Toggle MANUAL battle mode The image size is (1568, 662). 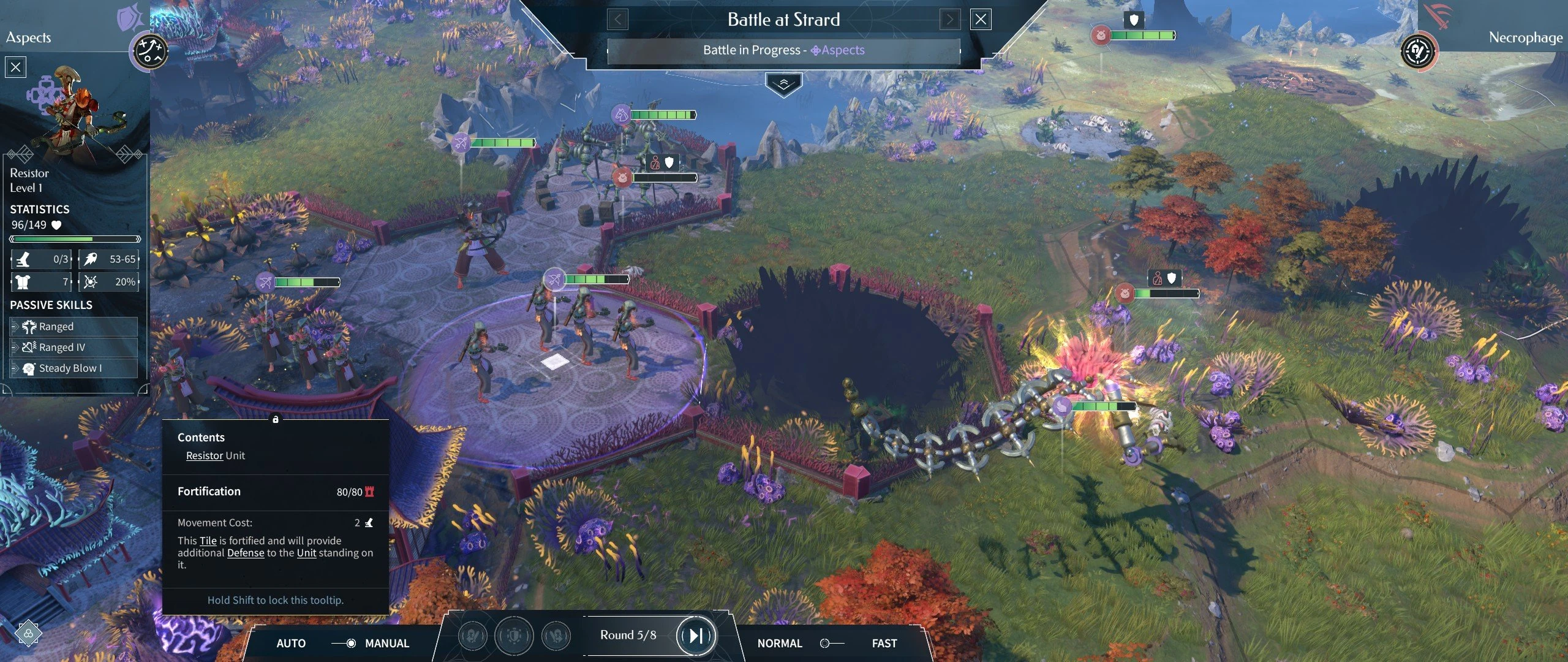point(386,644)
